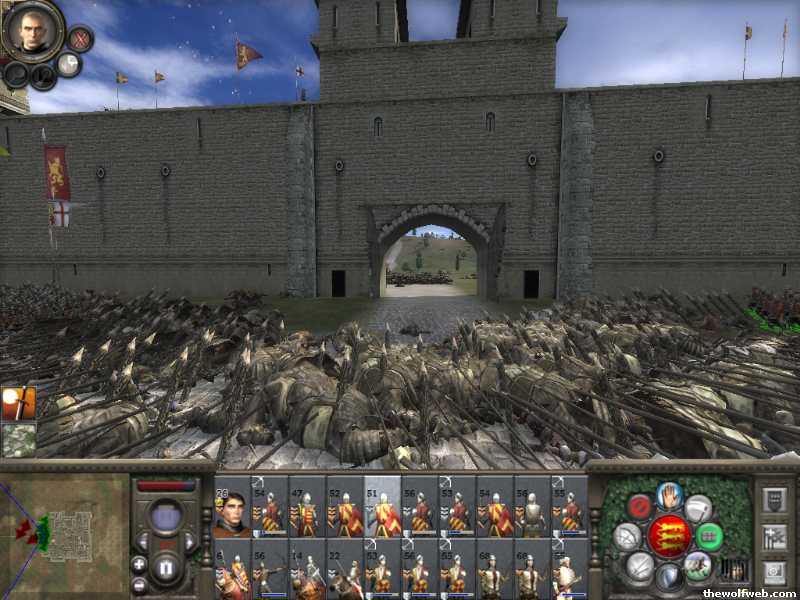Activate the flaming projectile ability icon
Viewport: 800px width, 600px height.
(x=18, y=402)
